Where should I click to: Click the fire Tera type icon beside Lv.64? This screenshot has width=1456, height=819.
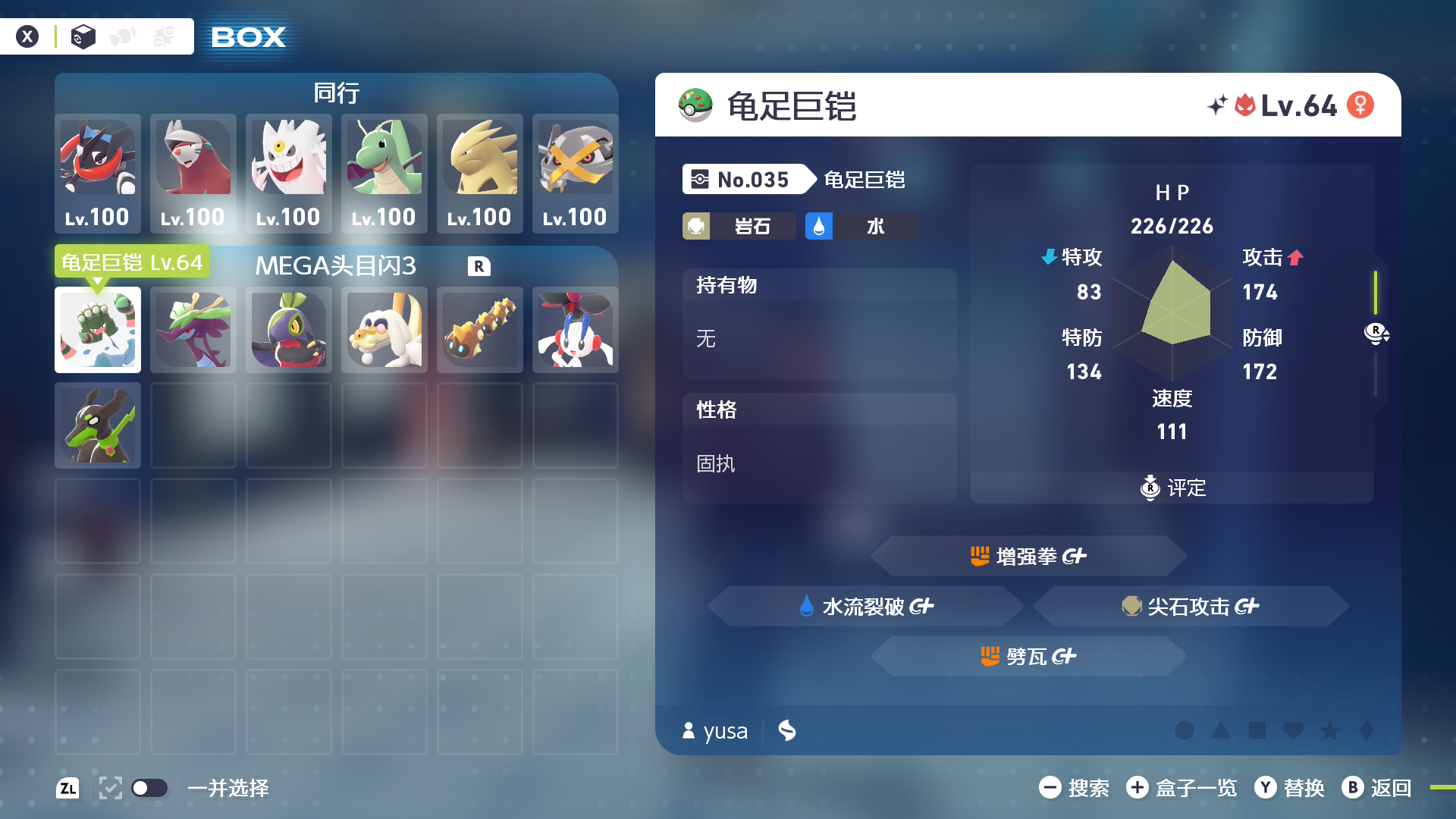(x=1246, y=106)
